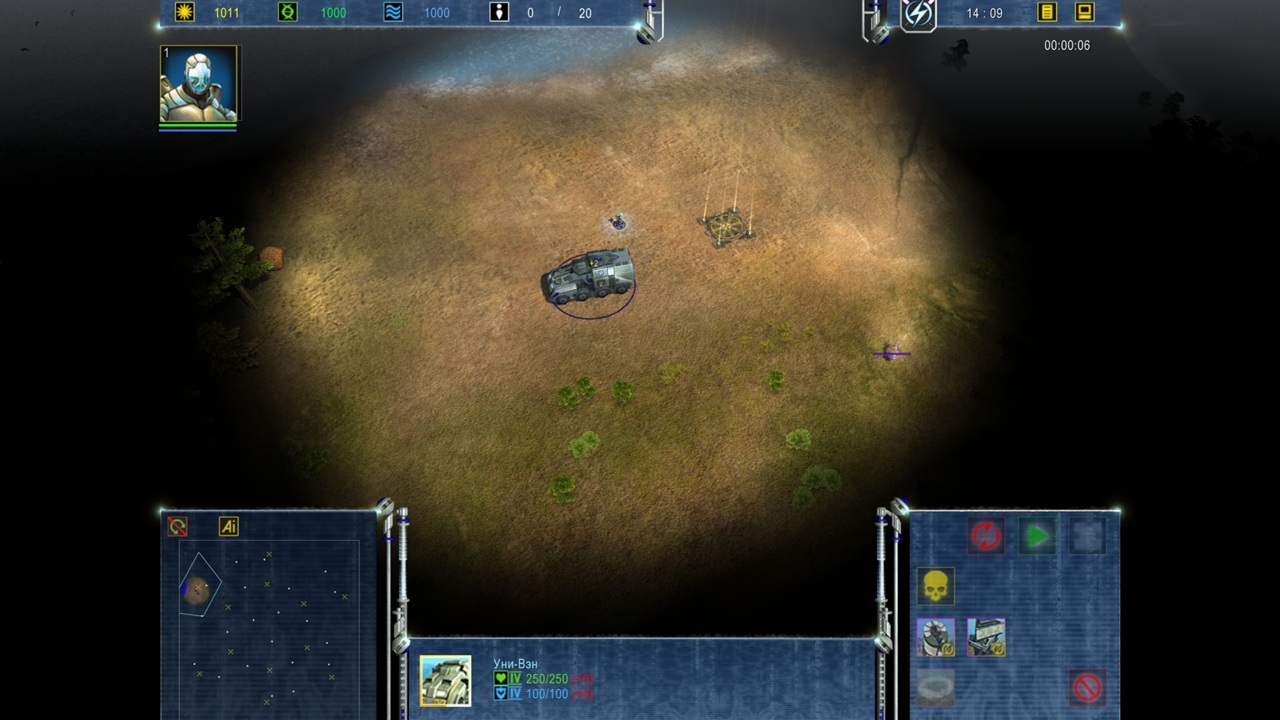The height and width of the screenshot is (720, 1280).
Task: Click the red prohibition cancel button
Action: pos(1087,687)
